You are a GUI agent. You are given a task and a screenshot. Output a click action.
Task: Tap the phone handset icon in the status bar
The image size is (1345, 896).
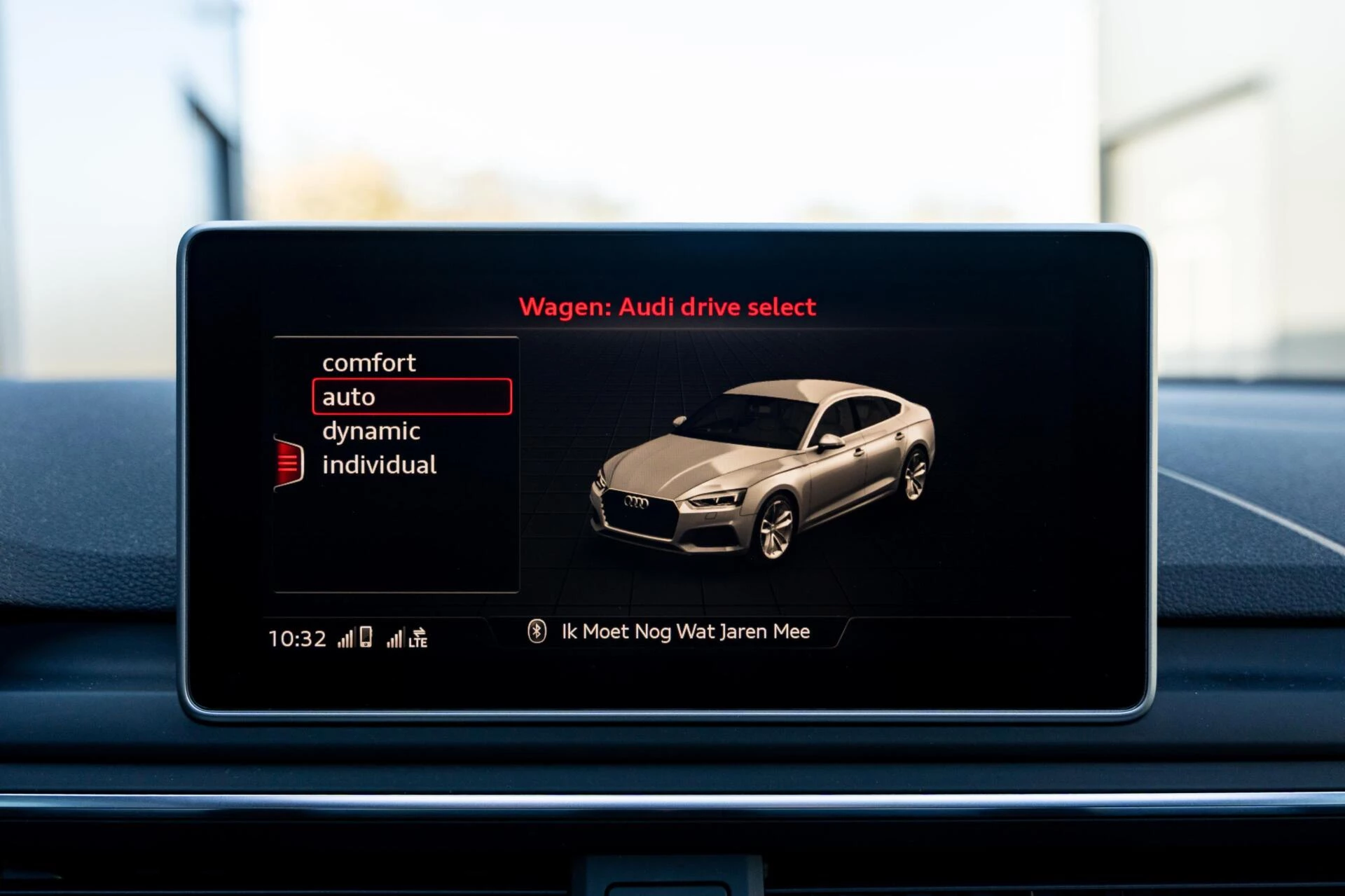pyautogui.click(x=366, y=636)
